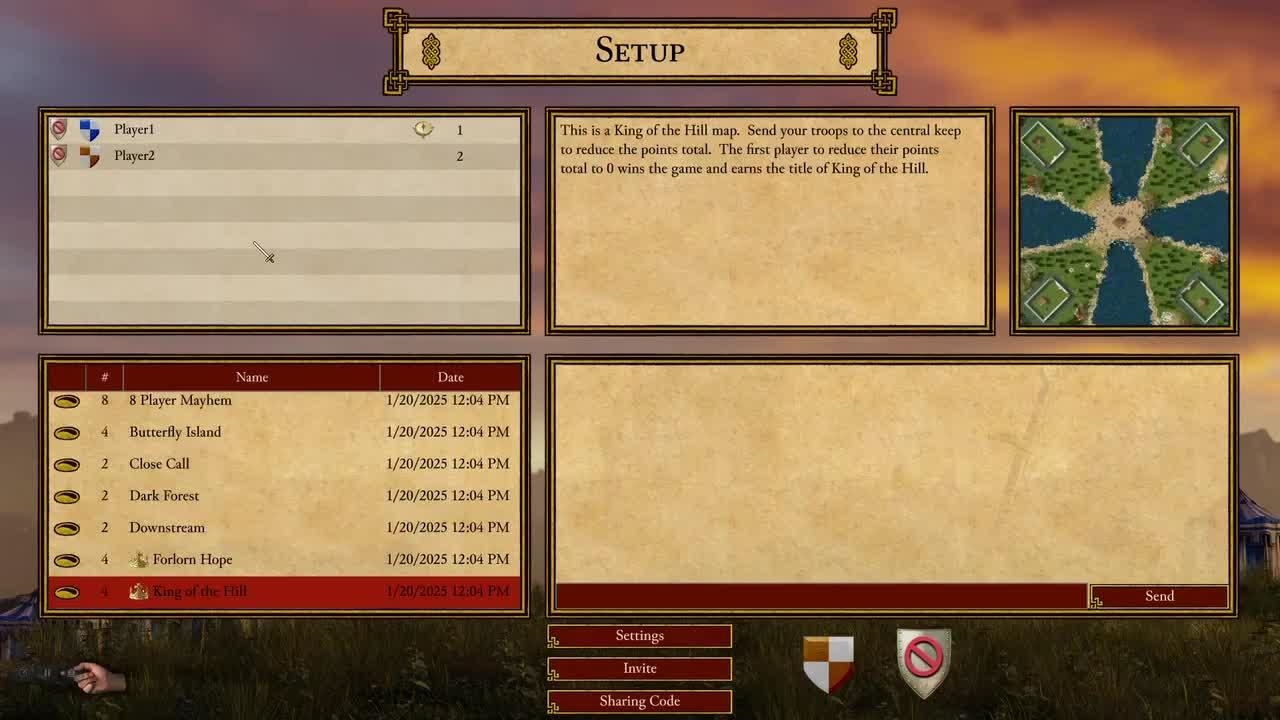Choose the Butterfly Island map
1280x720 pixels.
(x=175, y=432)
